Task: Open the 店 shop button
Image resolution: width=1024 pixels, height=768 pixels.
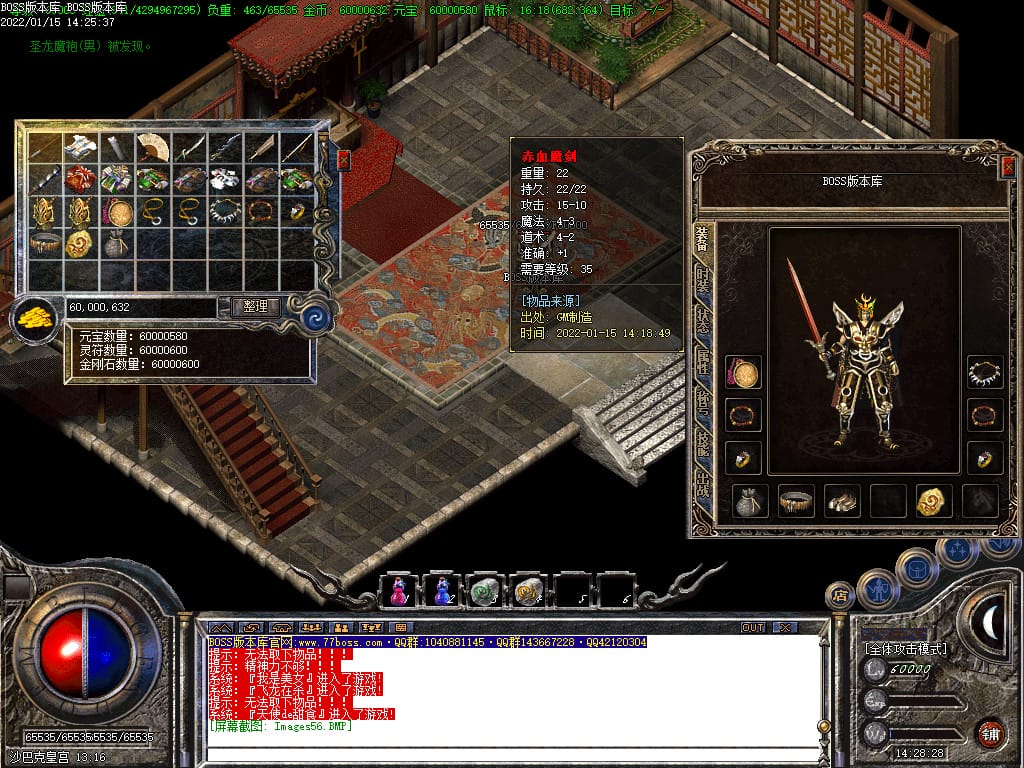Action: pyautogui.click(x=839, y=596)
